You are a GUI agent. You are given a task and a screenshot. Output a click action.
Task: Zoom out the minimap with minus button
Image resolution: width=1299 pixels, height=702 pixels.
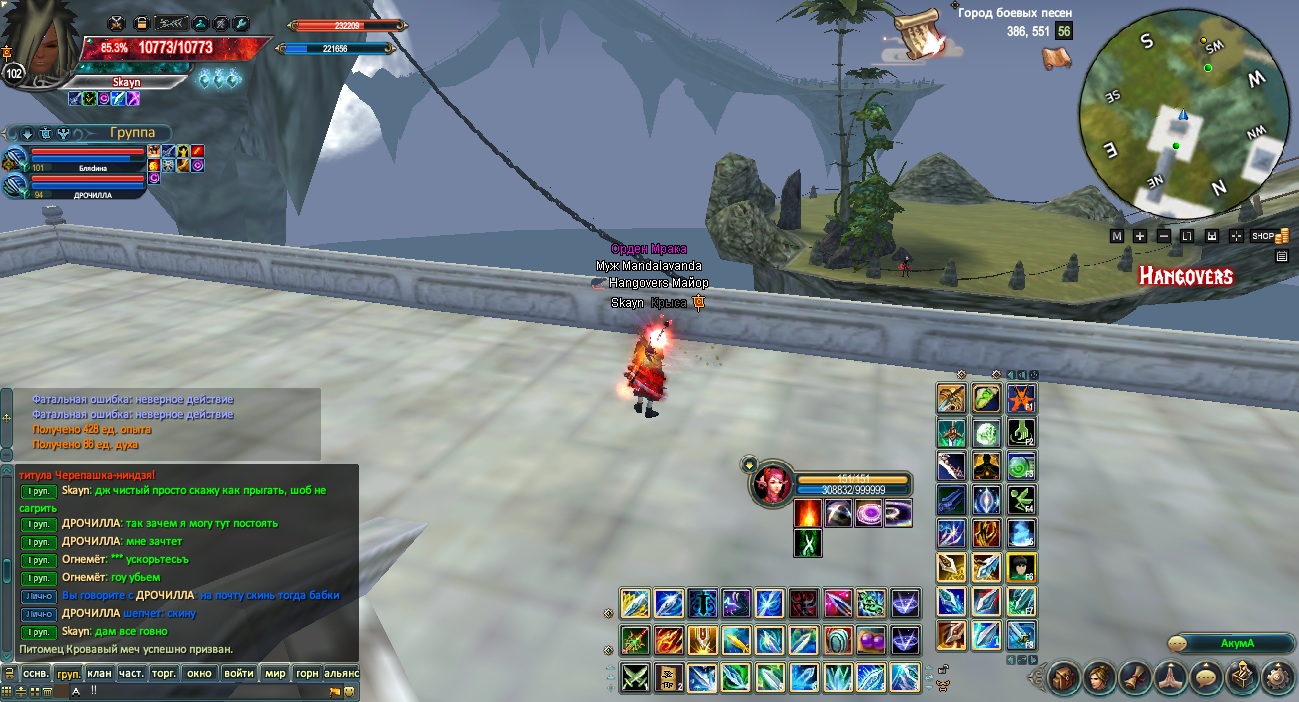(1164, 236)
